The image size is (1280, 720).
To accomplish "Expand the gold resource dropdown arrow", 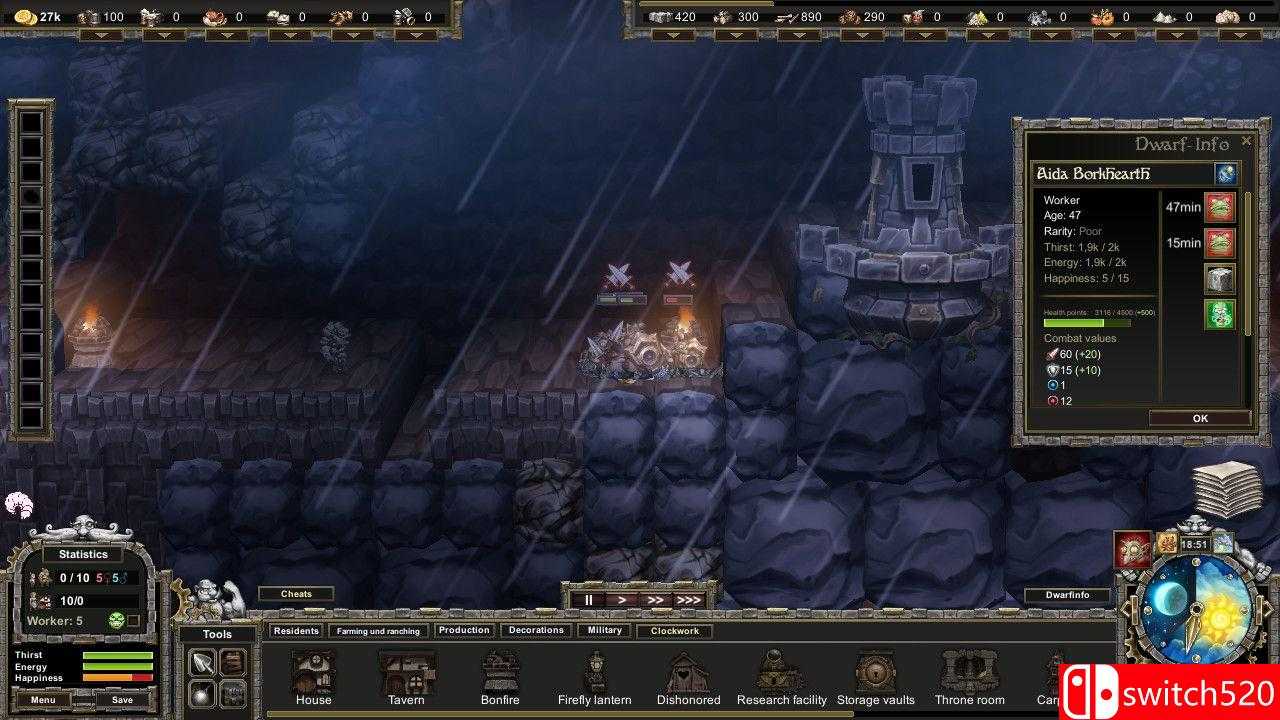I will tap(103, 35).
